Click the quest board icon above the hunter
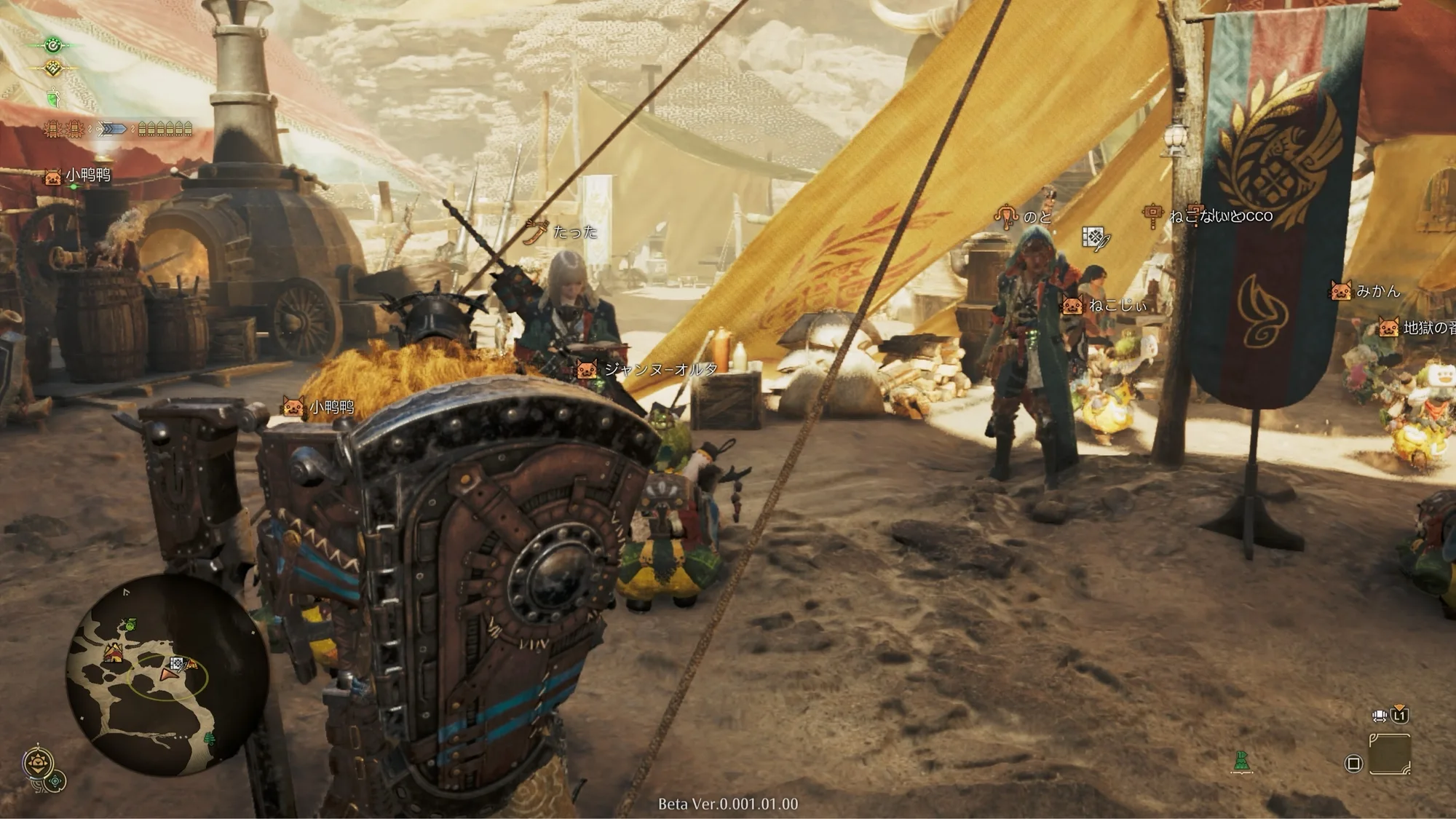This screenshot has height=819, width=1456. 1094,237
